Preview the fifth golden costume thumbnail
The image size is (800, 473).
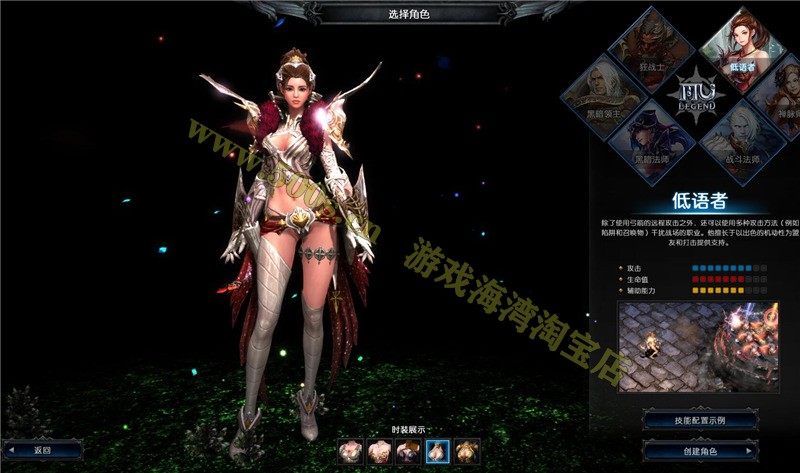(x=468, y=450)
